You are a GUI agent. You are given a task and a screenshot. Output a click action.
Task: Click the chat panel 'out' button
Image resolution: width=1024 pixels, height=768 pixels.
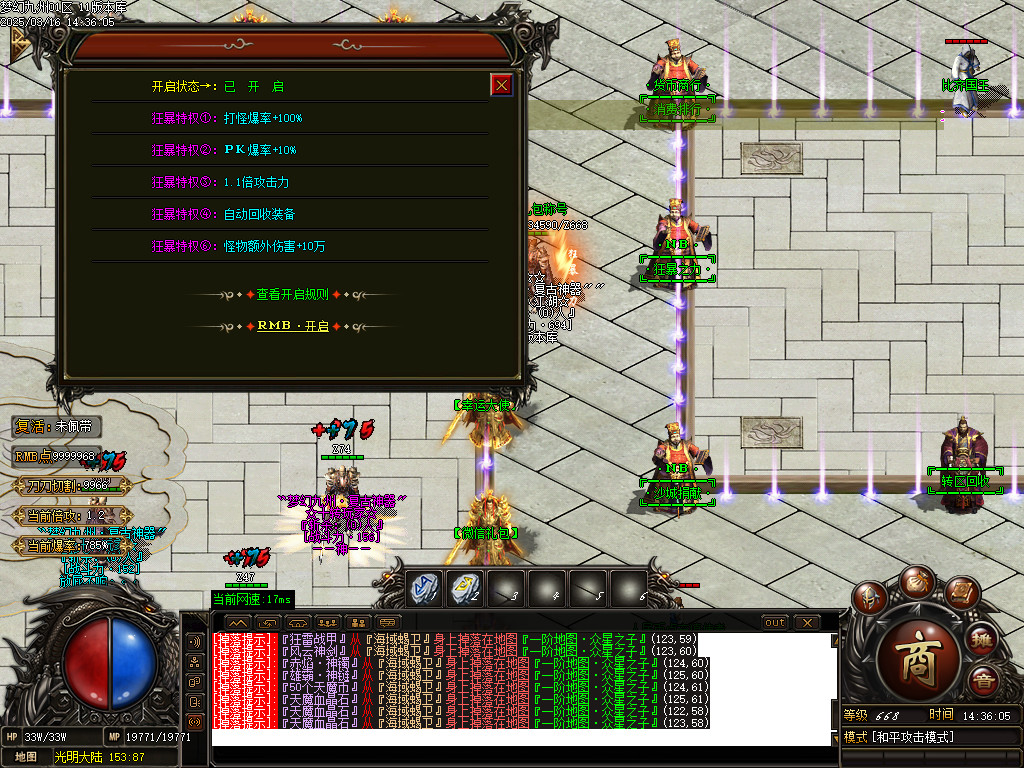click(x=774, y=622)
